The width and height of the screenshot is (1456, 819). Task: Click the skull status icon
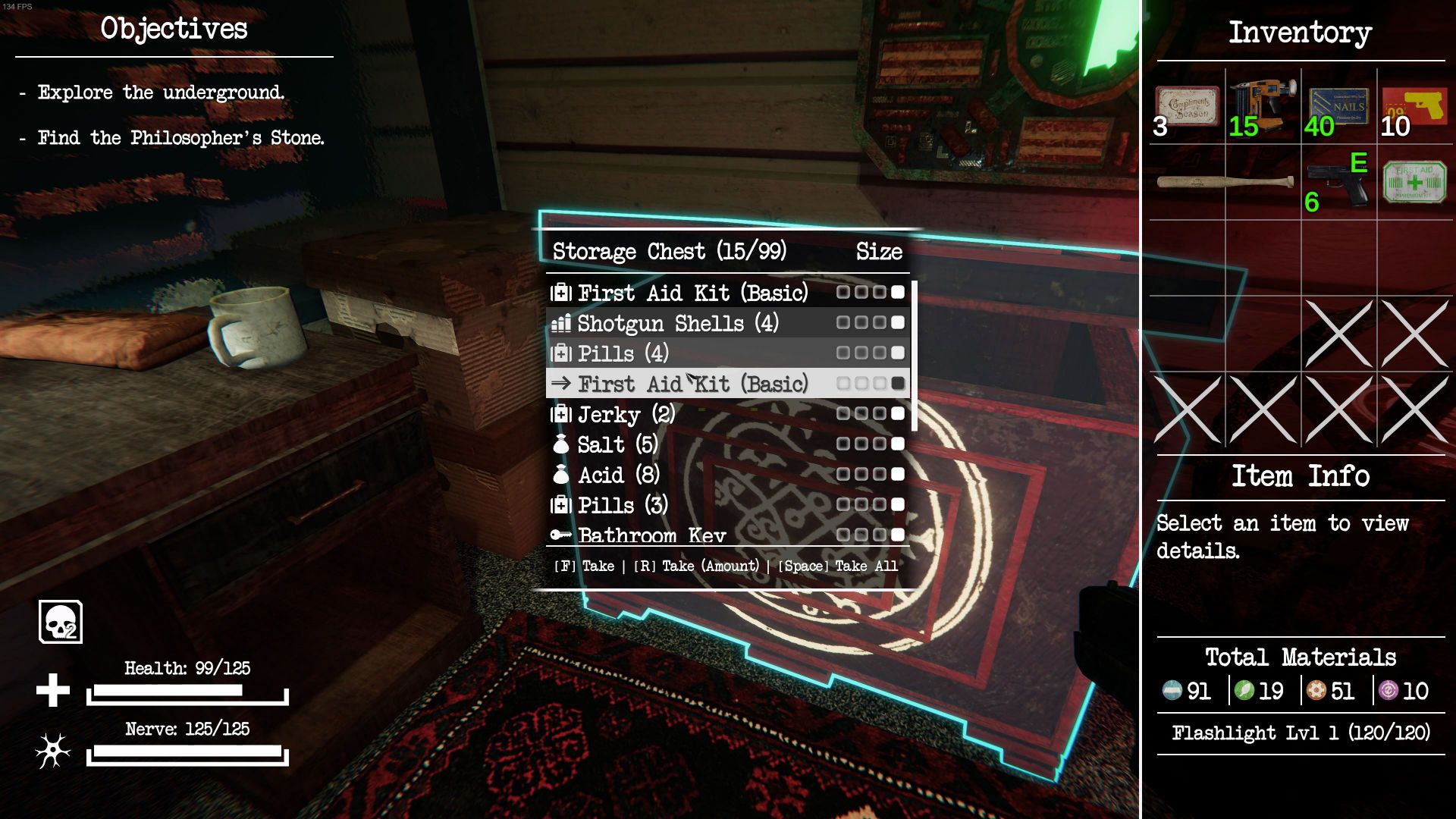pyautogui.click(x=61, y=622)
